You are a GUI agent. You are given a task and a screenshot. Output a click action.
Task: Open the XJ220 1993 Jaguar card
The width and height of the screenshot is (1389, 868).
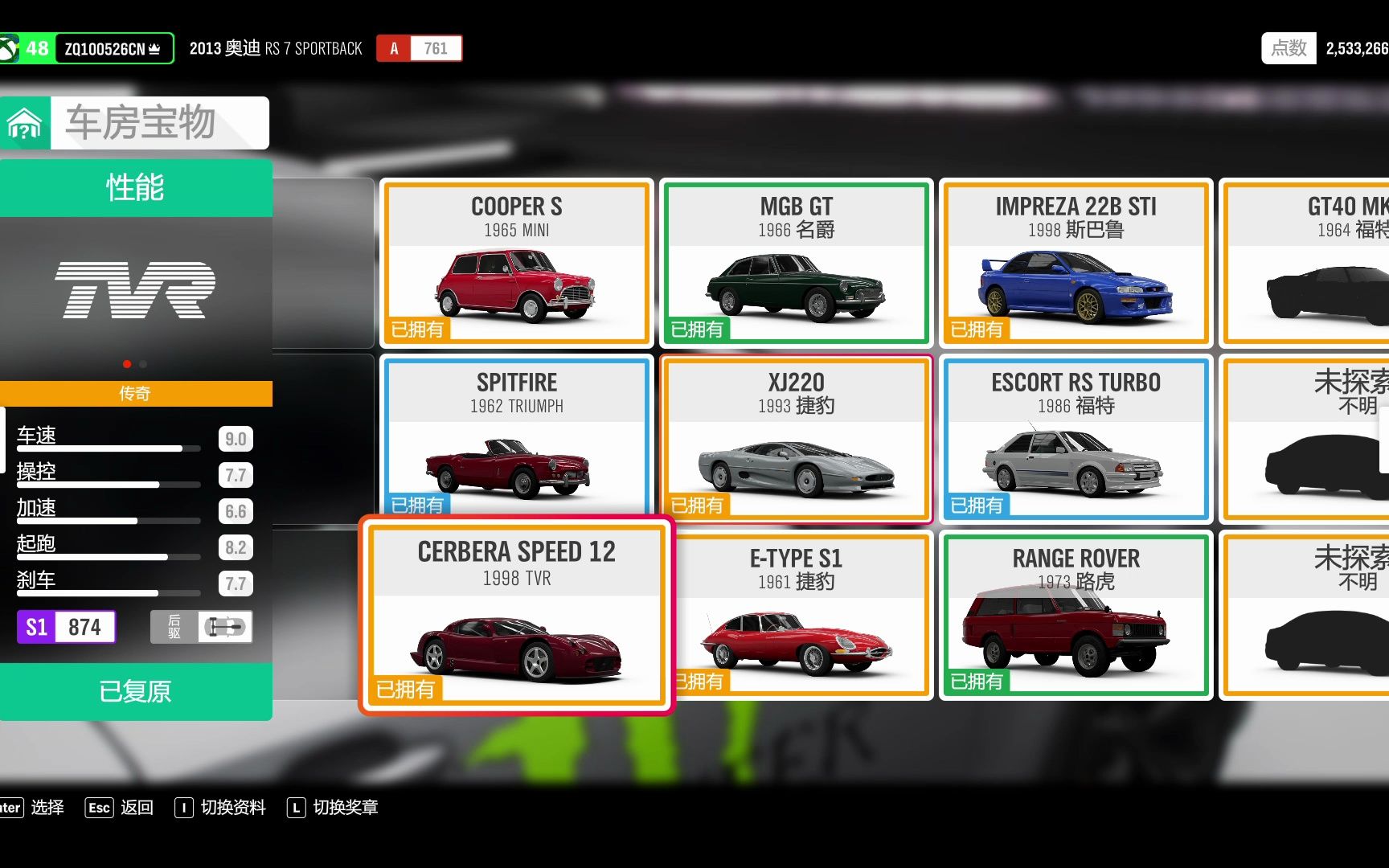pyautogui.click(x=796, y=440)
